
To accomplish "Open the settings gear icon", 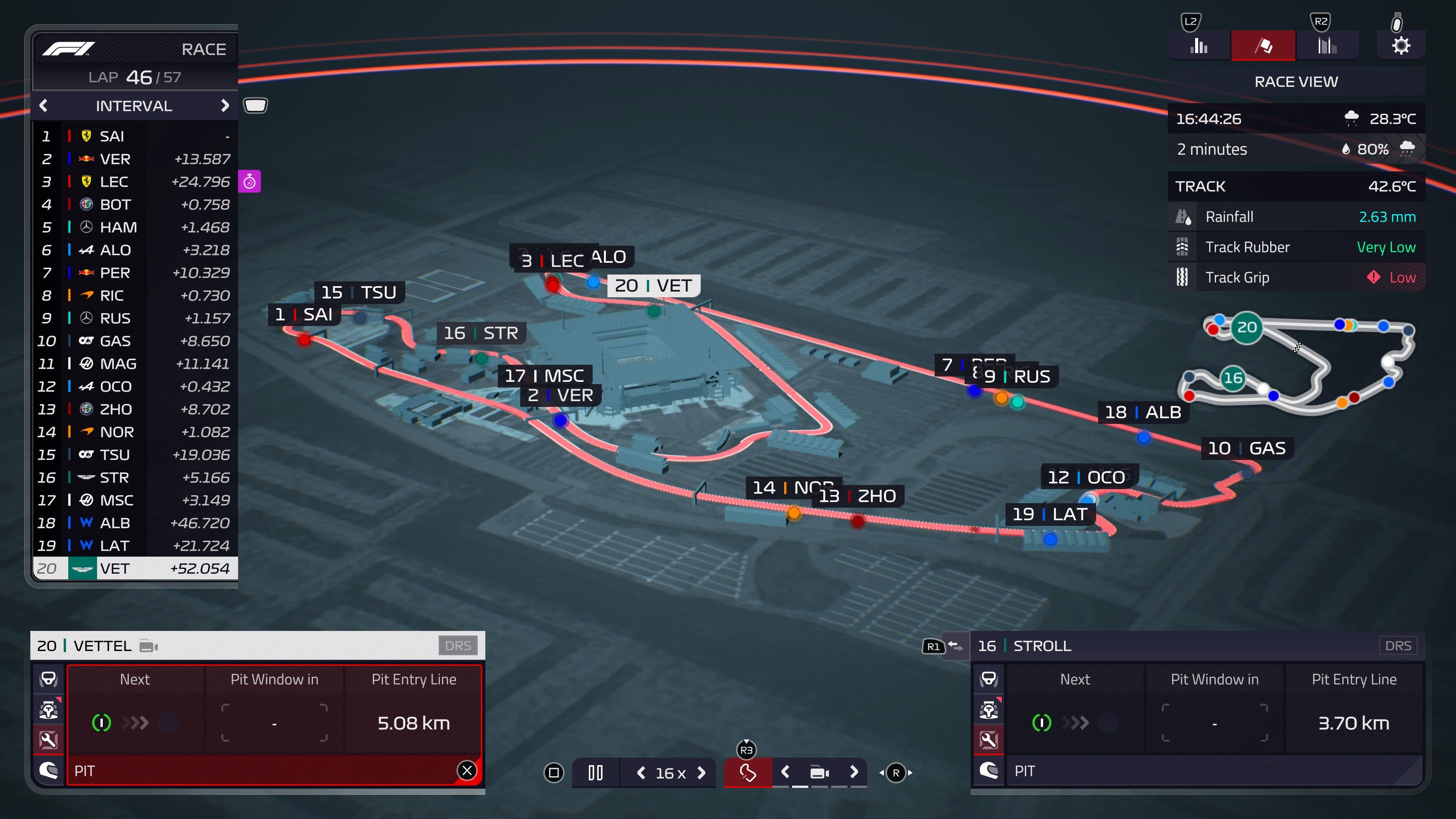I will 1401,45.
